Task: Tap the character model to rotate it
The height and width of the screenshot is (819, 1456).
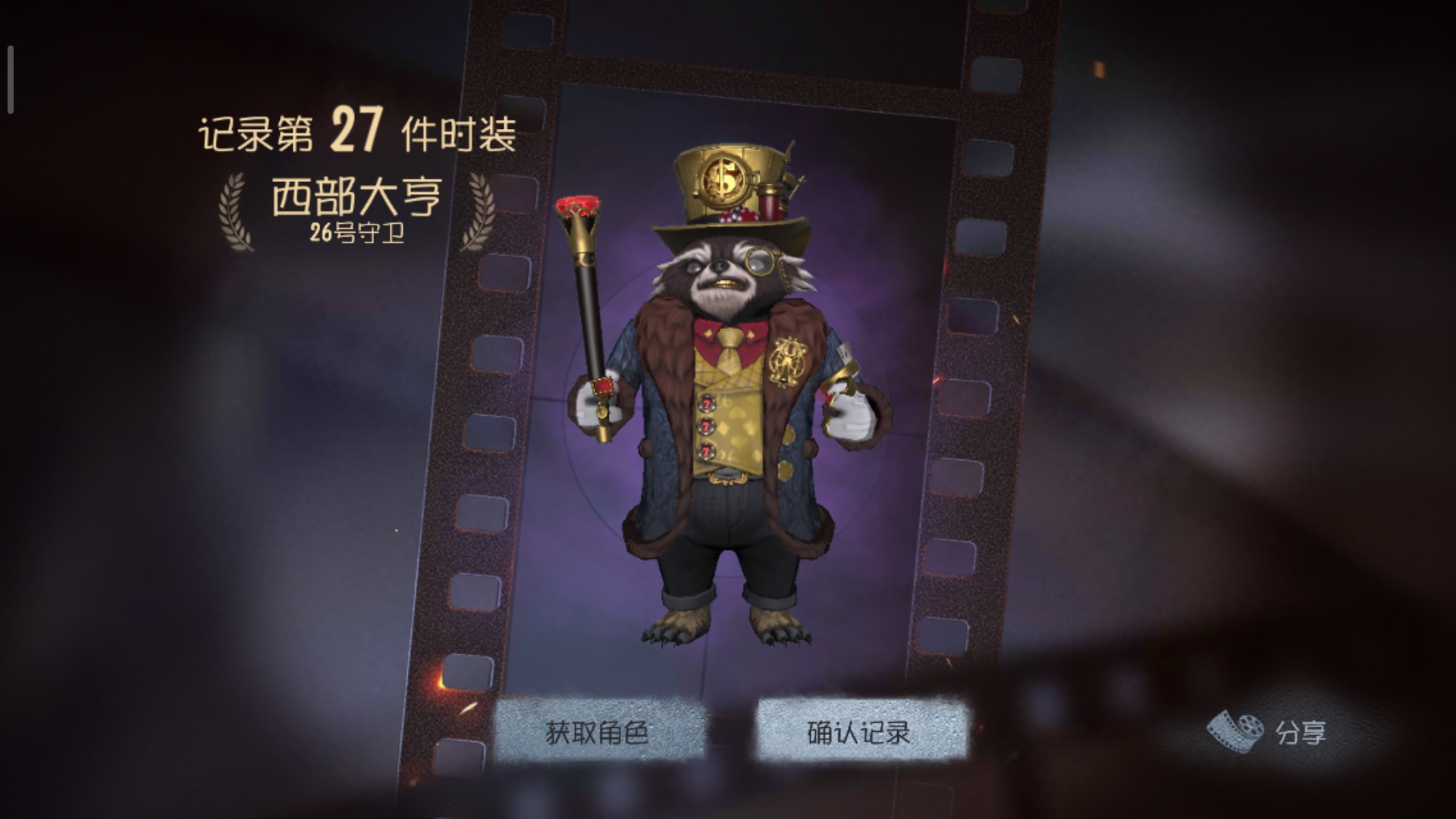Action: pyautogui.click(x=728, y=455)
